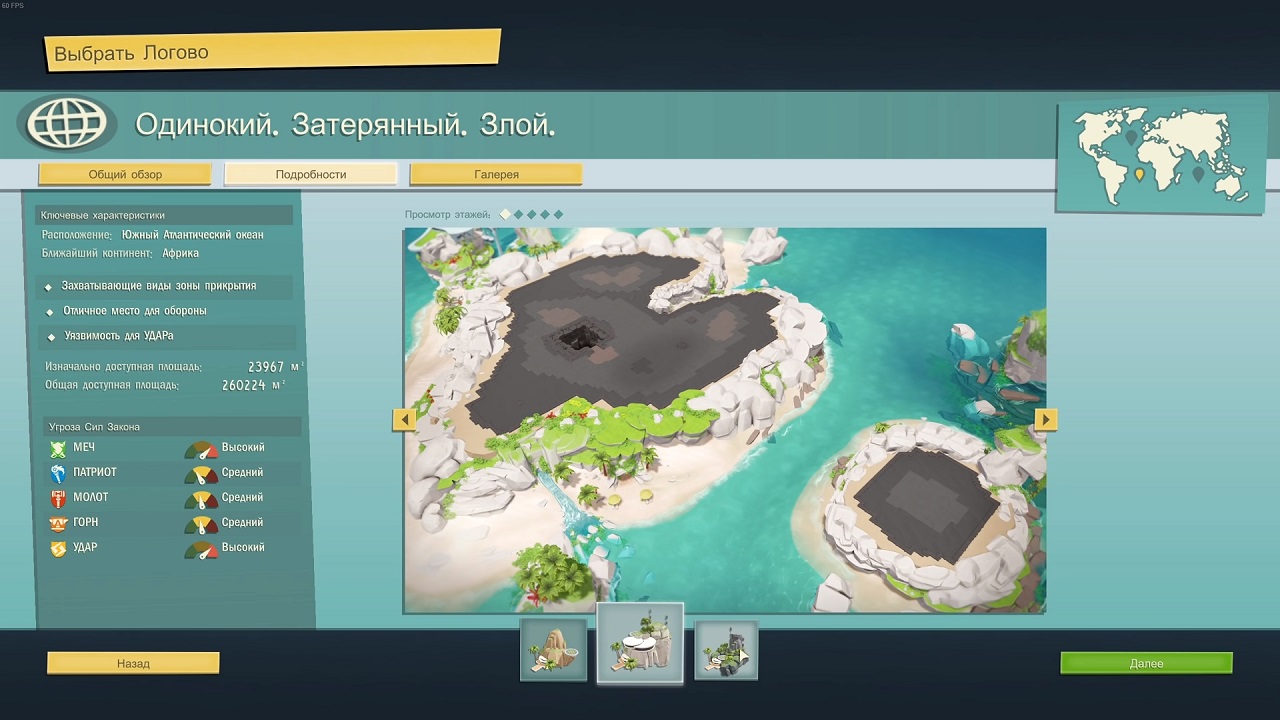Click the right yellow arrow beside the island preview
The height and width of the screenshot is (720, 1280).
coord(1046,420)
